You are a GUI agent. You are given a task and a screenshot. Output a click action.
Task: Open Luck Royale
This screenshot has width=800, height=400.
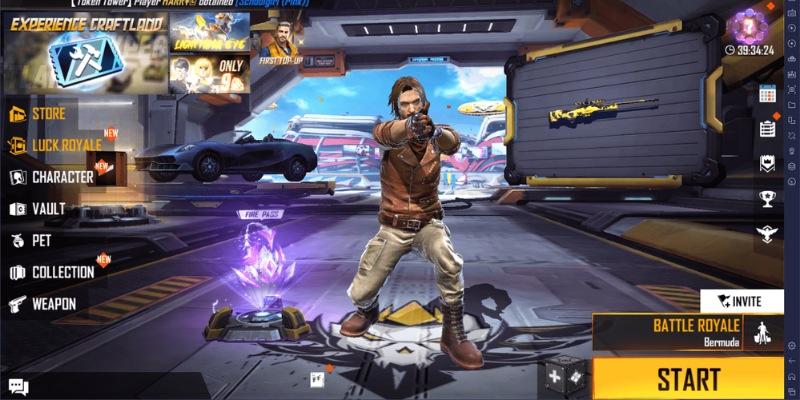click(x=65, y=145)
